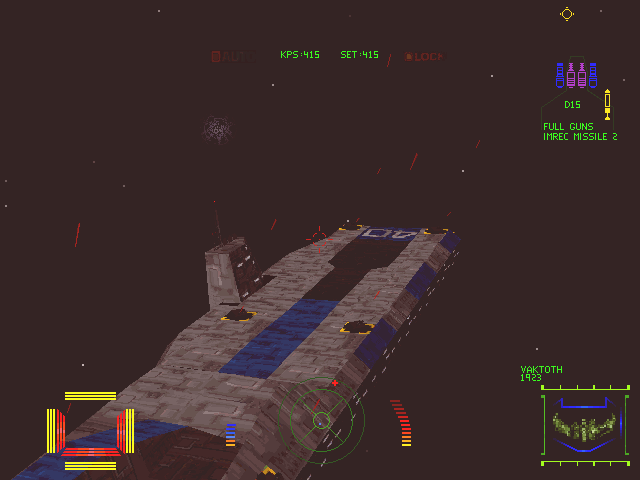Image resolution: width=640 pixels, height=480 pixels.
Task: Click the yellow nav point marker
Action: click(567, 13)
